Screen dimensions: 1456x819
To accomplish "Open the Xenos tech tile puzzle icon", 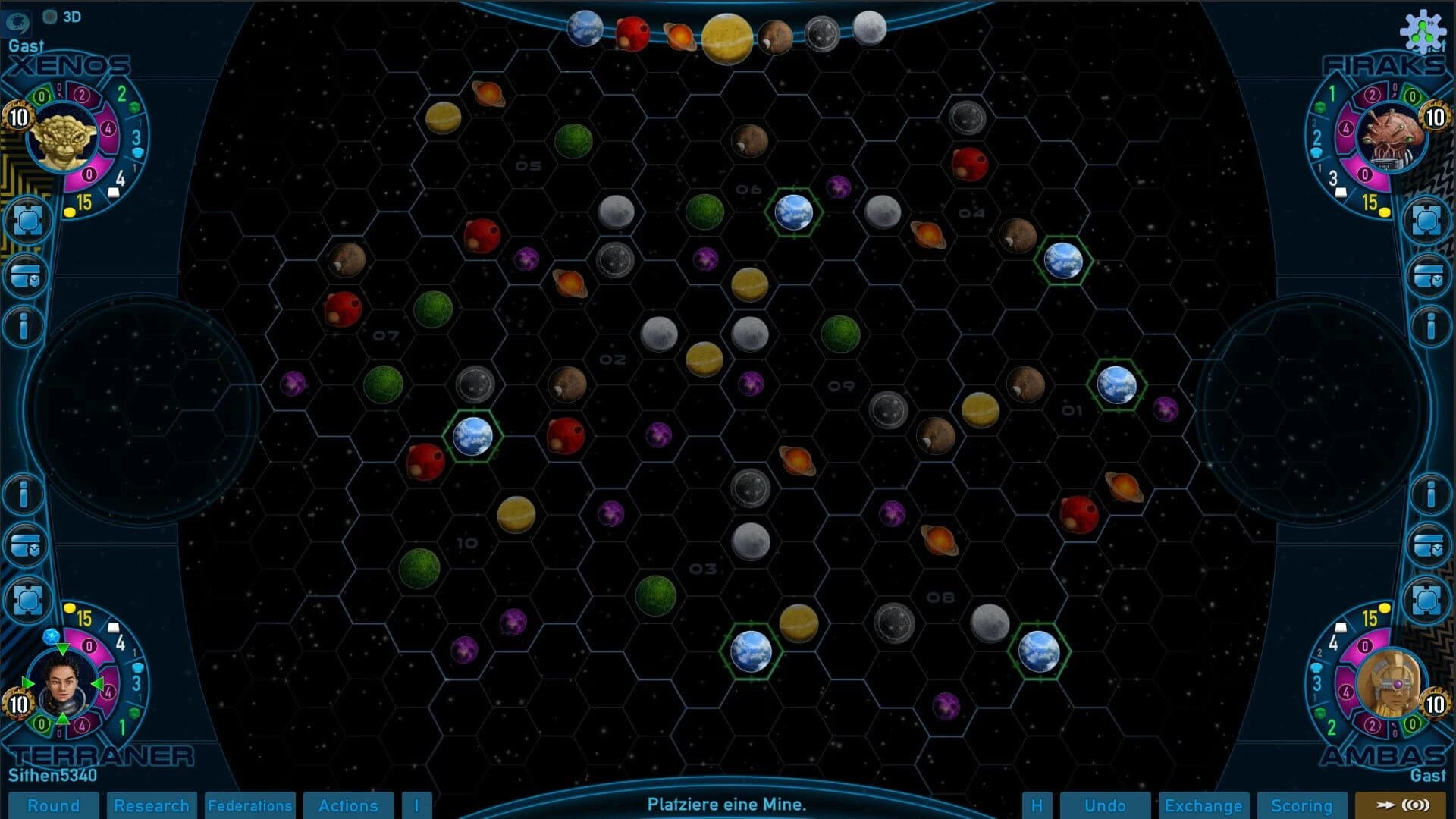I will 28,218.
